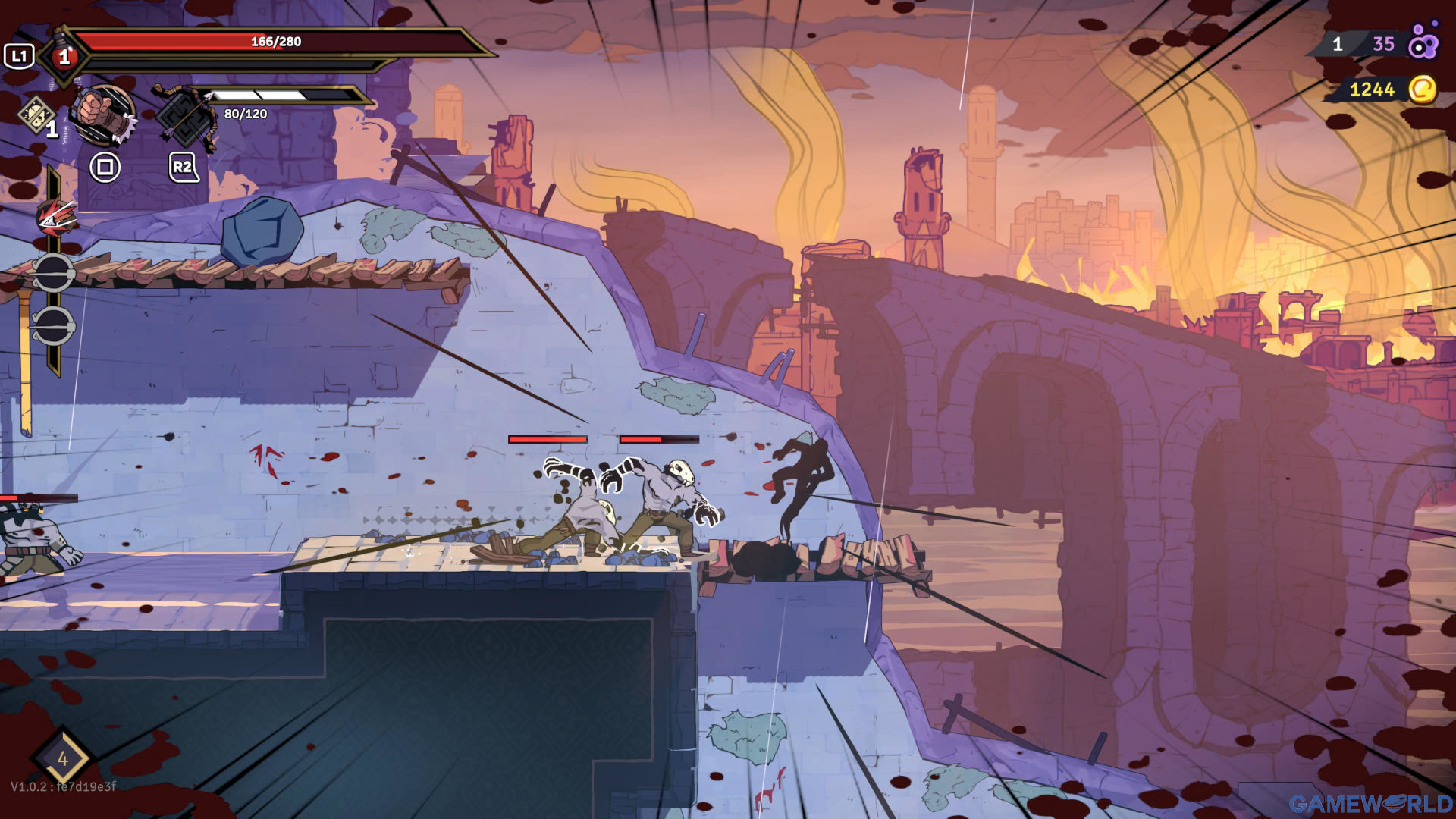The width and height of the screenshot is (1456, 819).
Task: Select the red arrow medallion slot
Action: tap(56, 218)
